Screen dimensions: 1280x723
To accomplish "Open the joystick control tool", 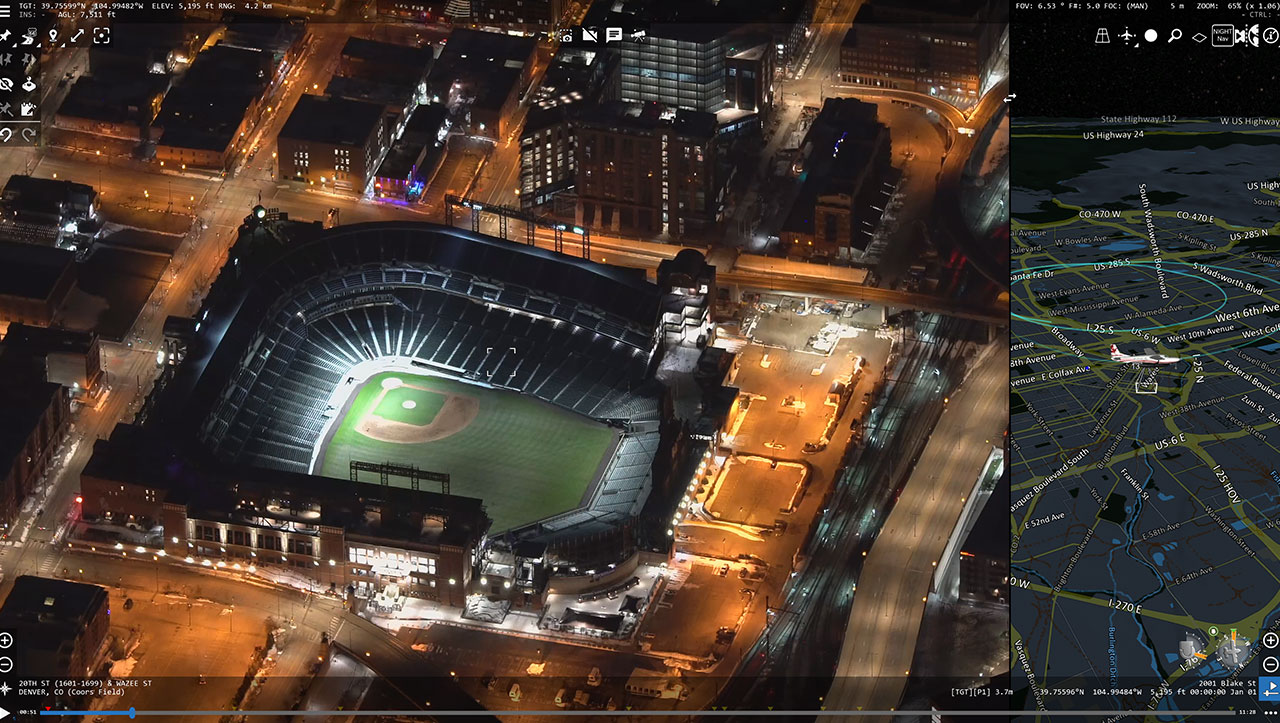I will [x=29, y=84].
